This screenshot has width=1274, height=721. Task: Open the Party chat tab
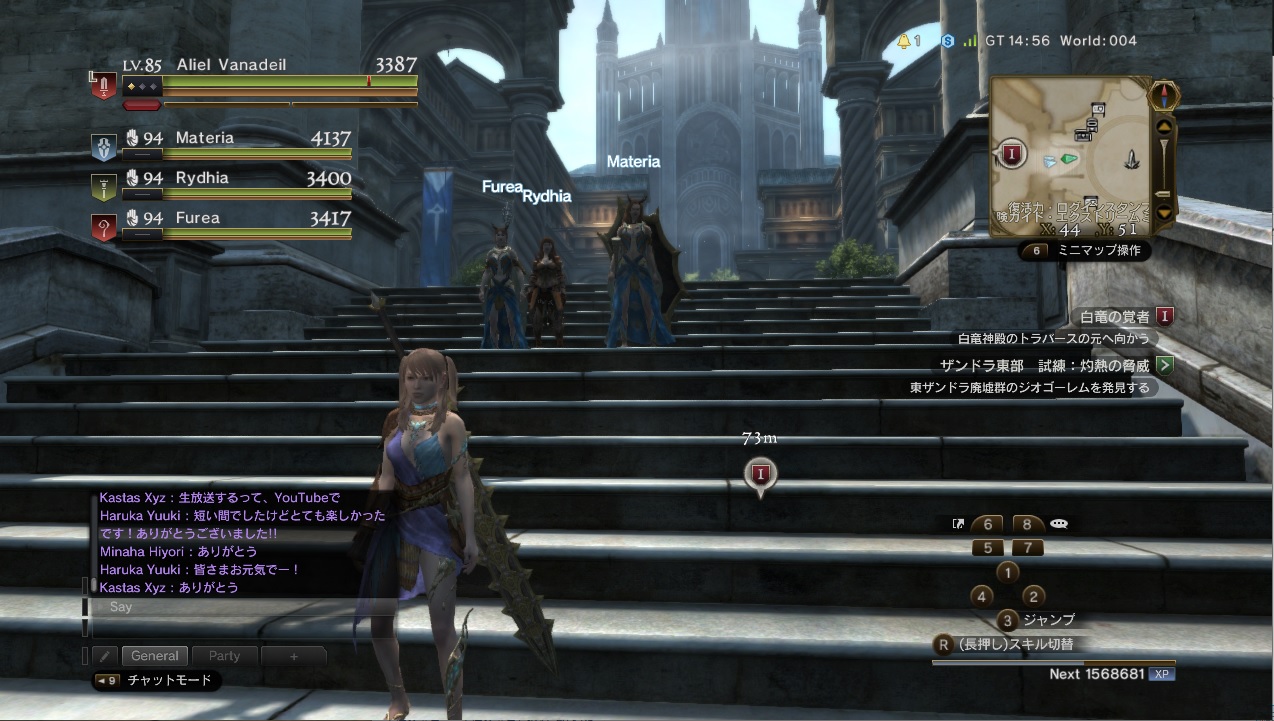point(224,656)
